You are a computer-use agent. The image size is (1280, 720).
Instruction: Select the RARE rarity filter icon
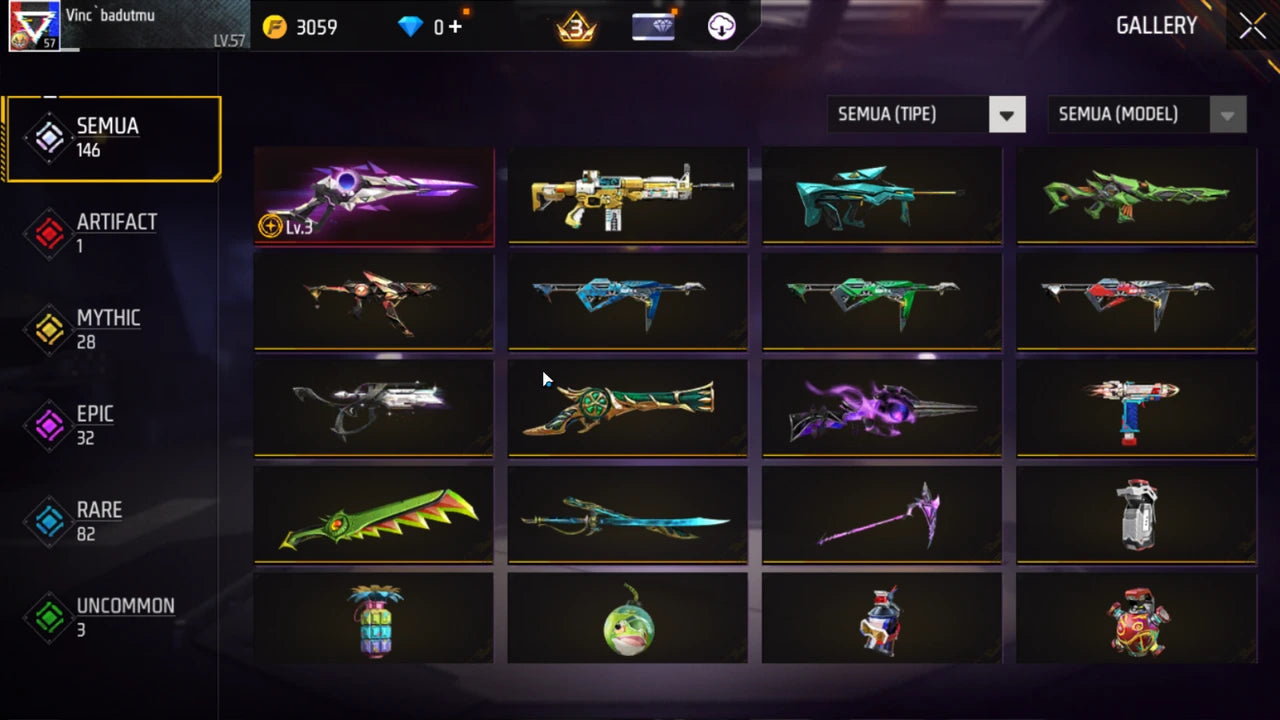[48, 520]
